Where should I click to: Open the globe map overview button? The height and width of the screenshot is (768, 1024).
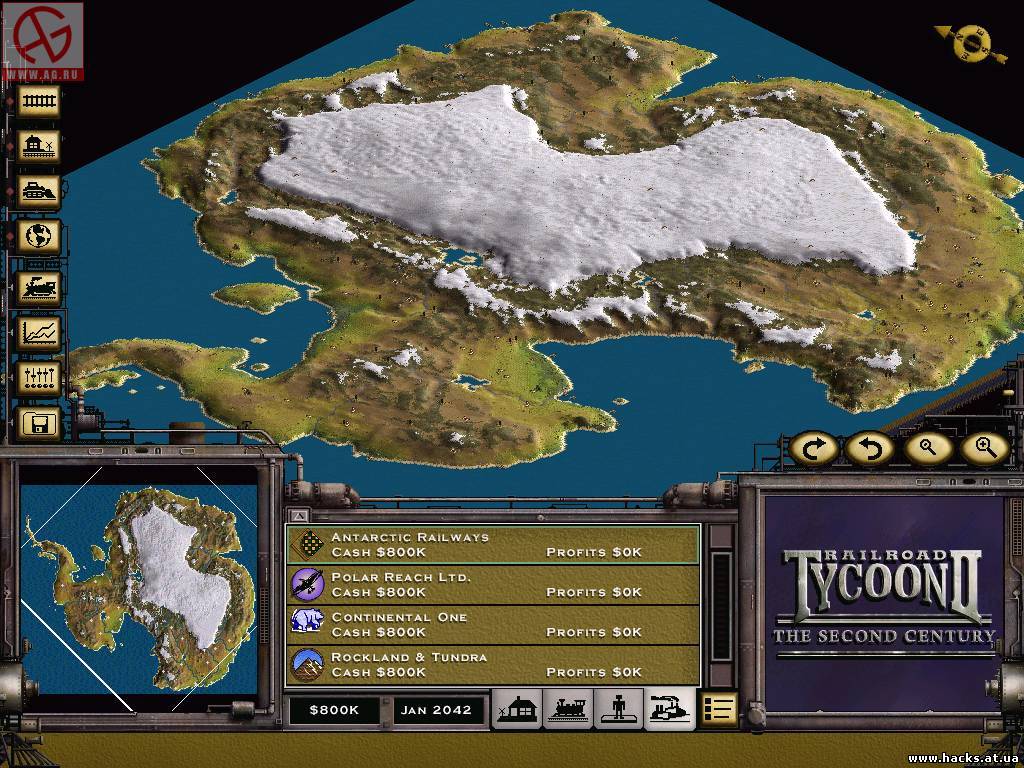[40, 236]
